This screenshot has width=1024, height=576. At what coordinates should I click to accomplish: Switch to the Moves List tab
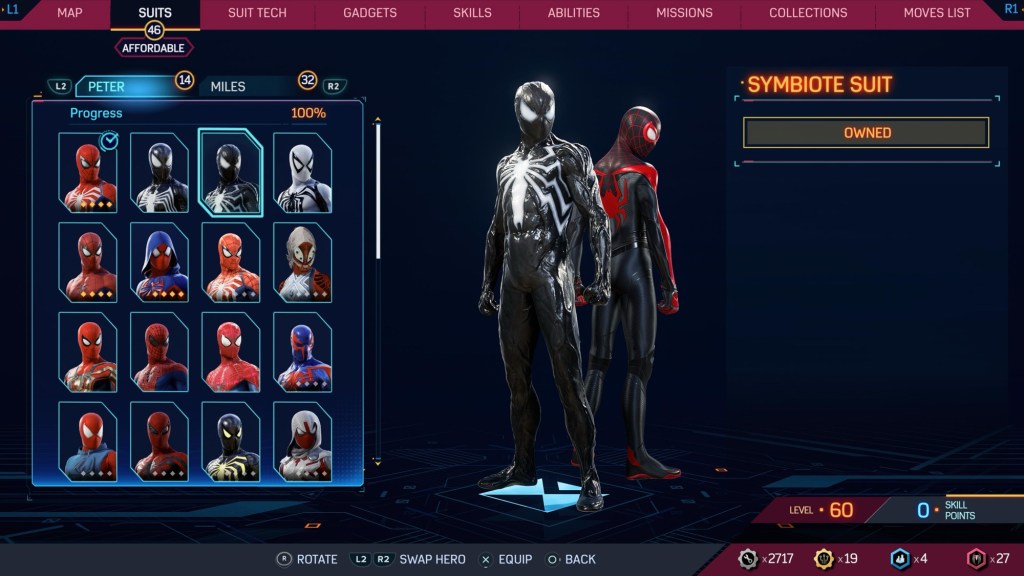[x=937, y=13]
